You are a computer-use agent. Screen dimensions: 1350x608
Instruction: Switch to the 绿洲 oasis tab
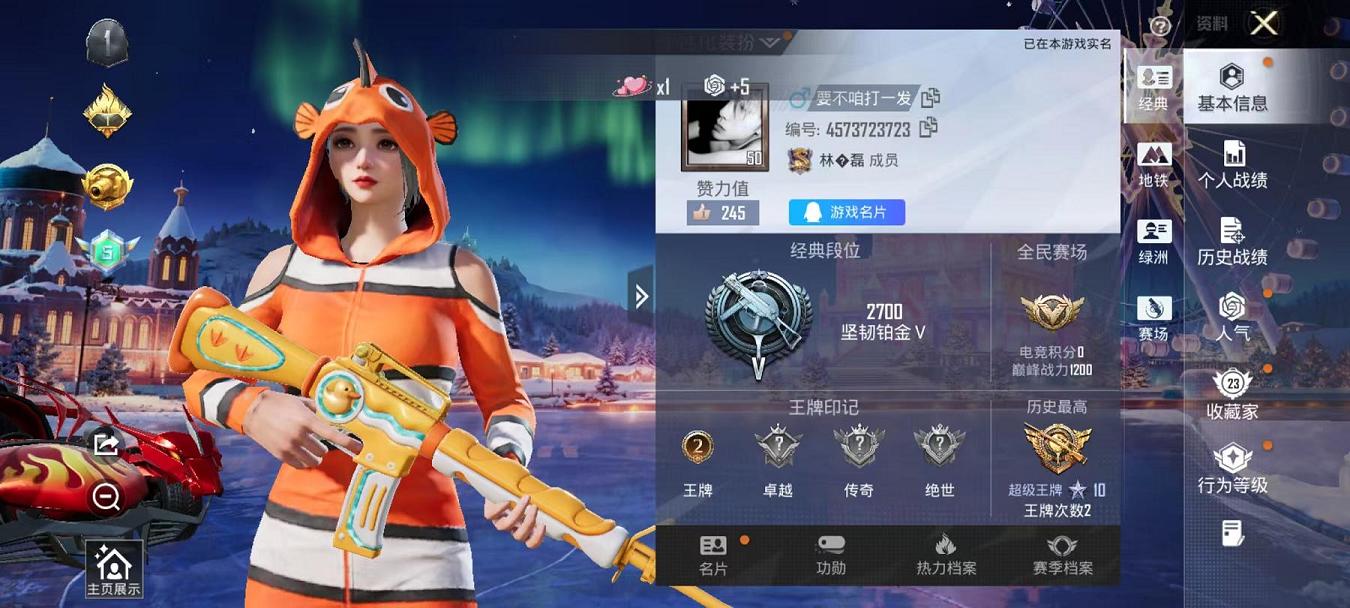coord(1154,242)
